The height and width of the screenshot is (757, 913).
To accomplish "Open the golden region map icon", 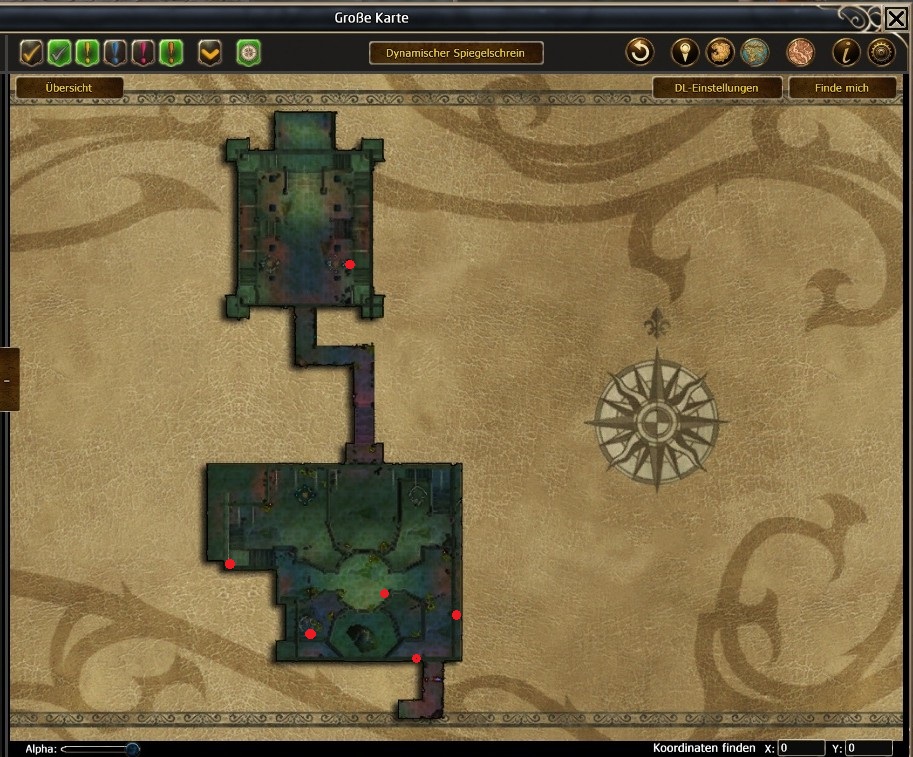I will pos(720,52).
